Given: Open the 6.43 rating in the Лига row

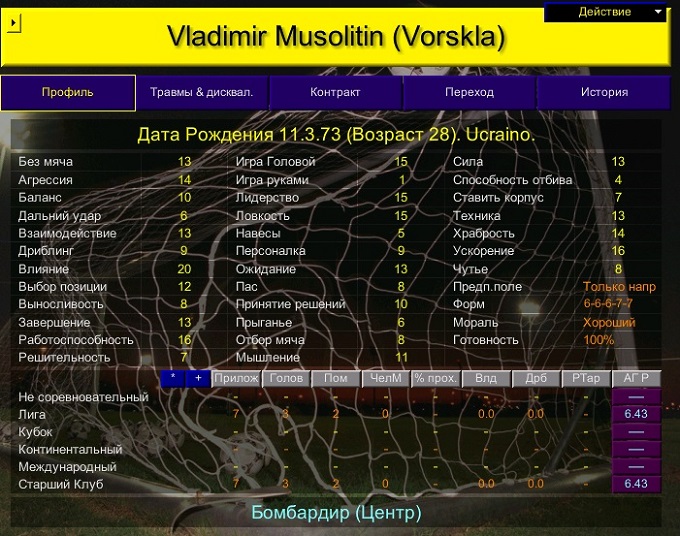Looking at the screenshot, I should (x=636, y=414).
